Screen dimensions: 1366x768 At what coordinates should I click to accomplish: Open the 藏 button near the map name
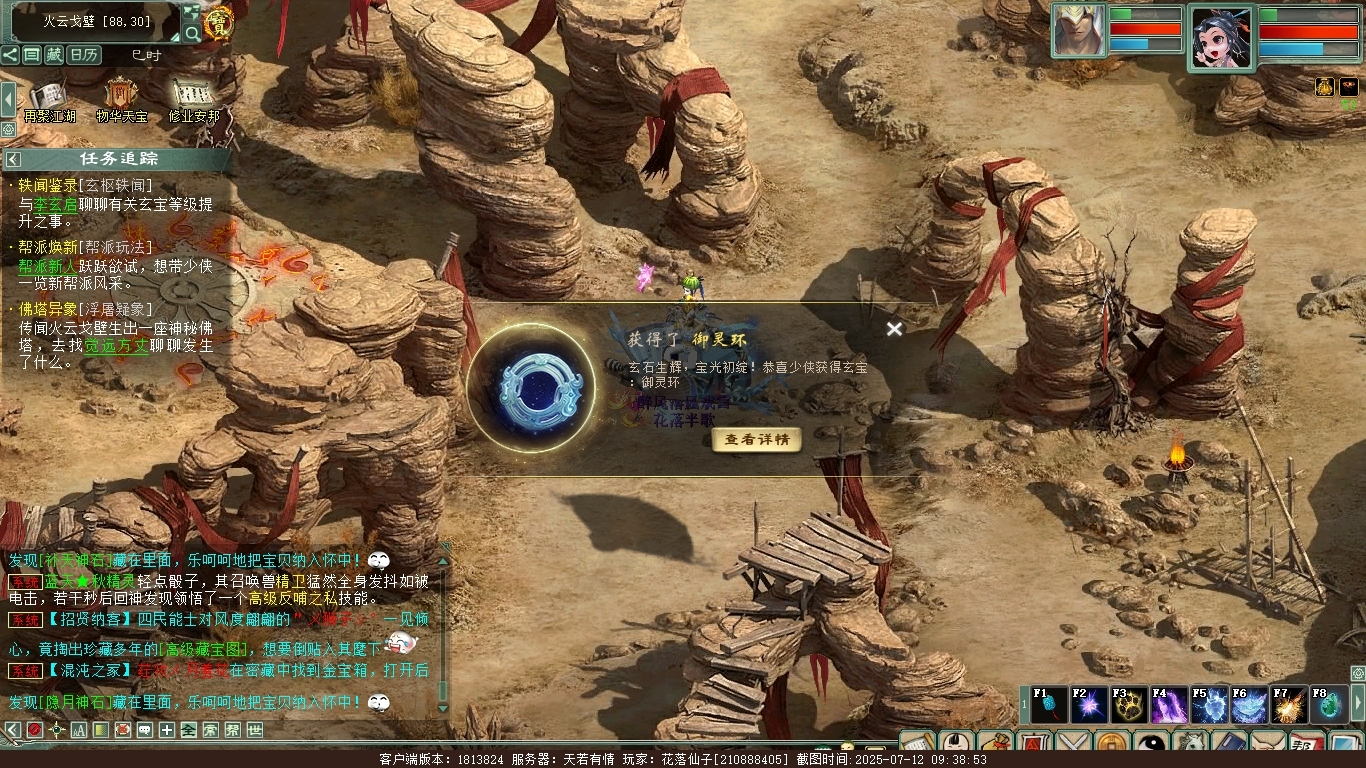click(x=54, y=55)
